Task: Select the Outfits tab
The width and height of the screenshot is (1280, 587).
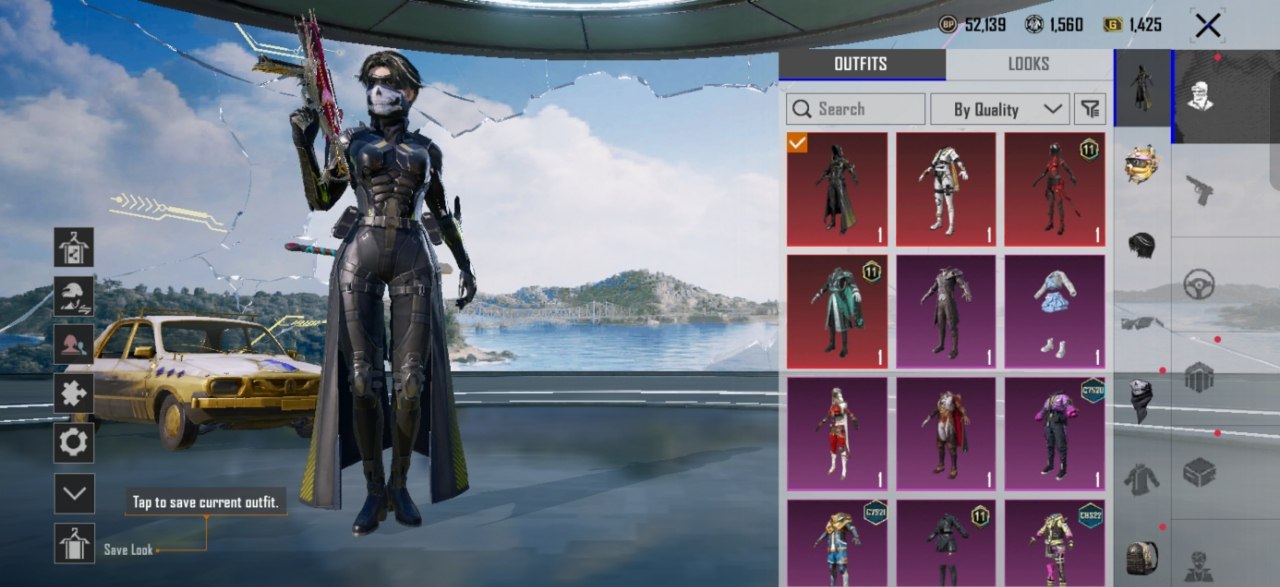Action: point(861,64)
